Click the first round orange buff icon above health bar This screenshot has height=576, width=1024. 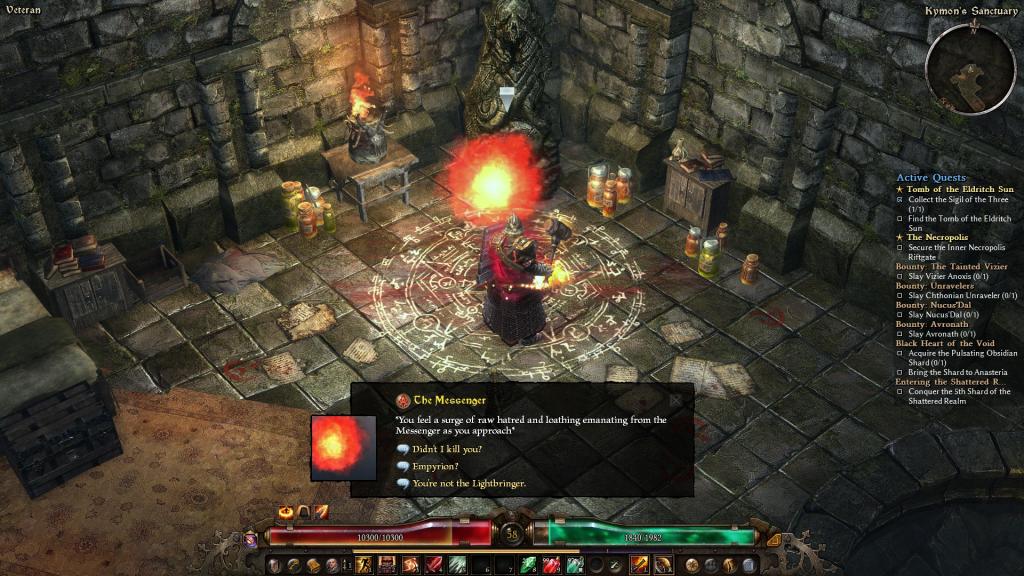[288, 512]
